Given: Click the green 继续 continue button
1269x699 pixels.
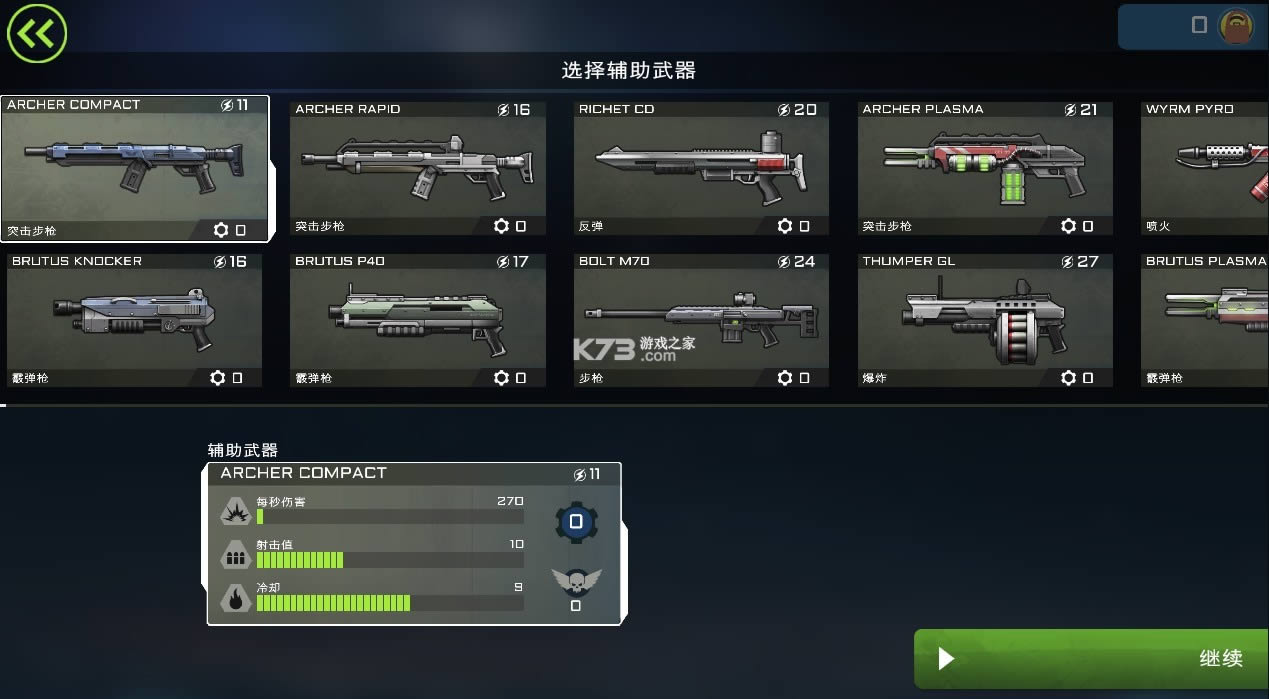Looking at the screenshot, I should pyautogui.click(x=1091, y=658).
